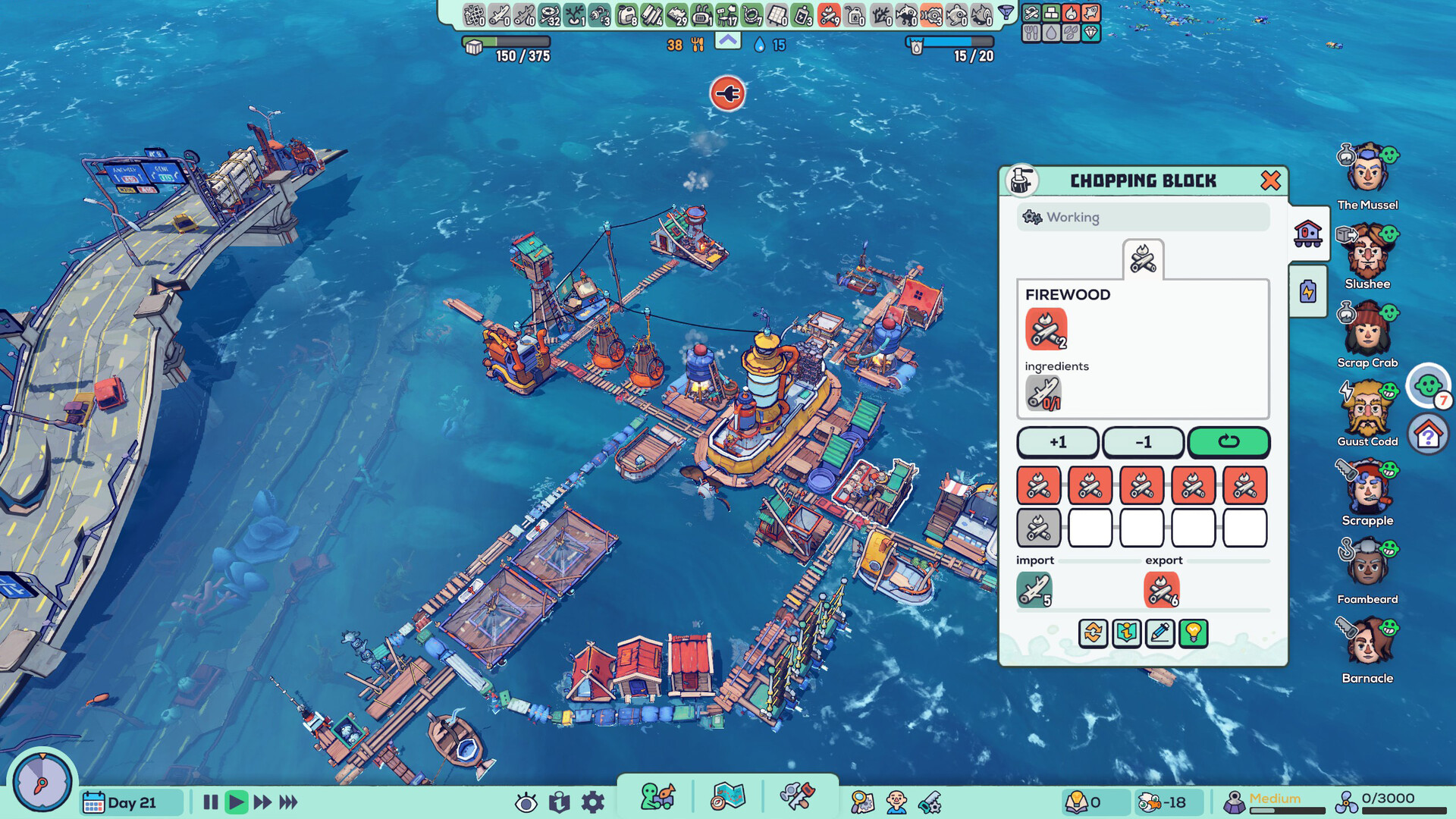Enable the green lightbulb priority toggle in panel

(1194, 634)
